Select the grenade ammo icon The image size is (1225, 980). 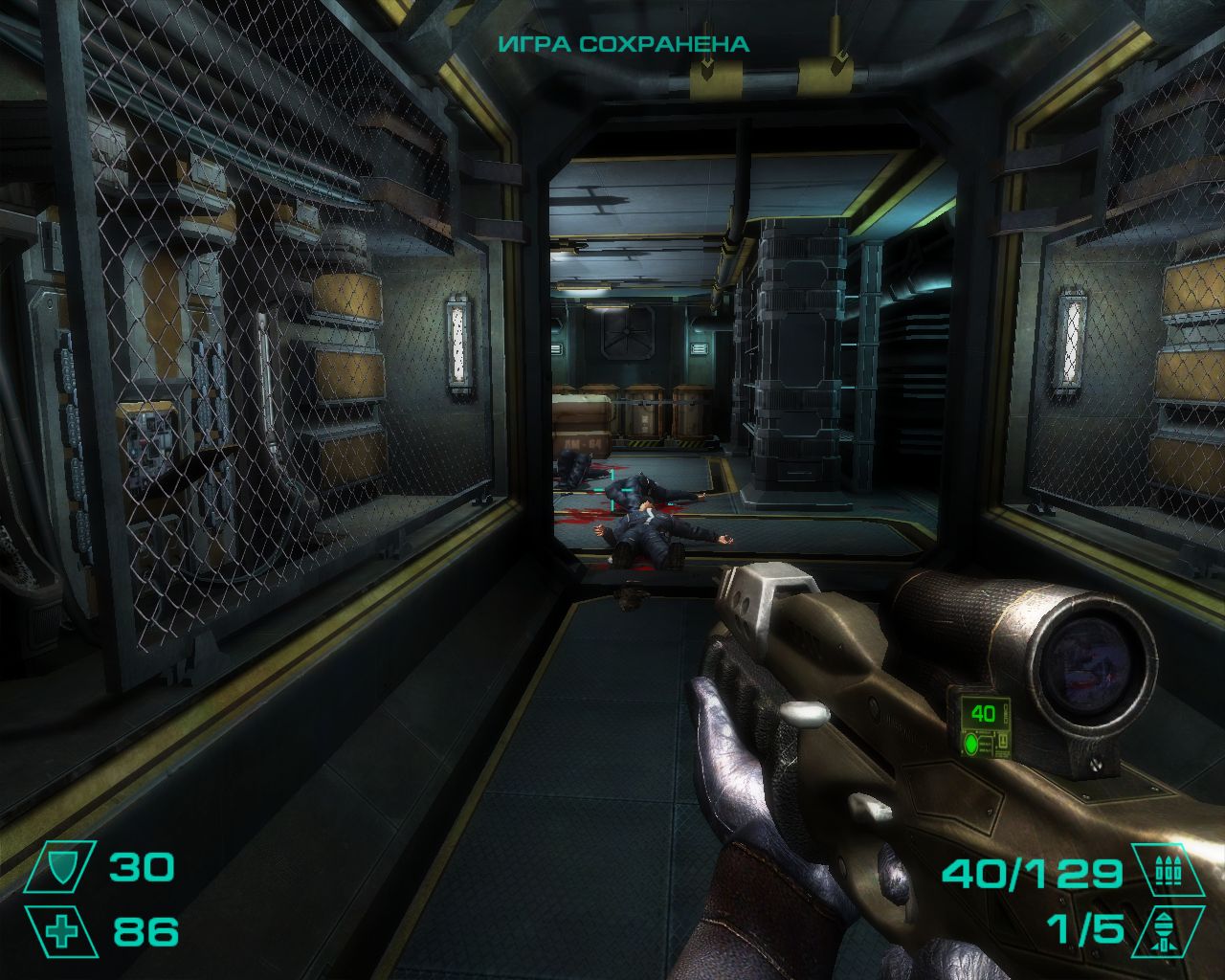(1166, 930)
